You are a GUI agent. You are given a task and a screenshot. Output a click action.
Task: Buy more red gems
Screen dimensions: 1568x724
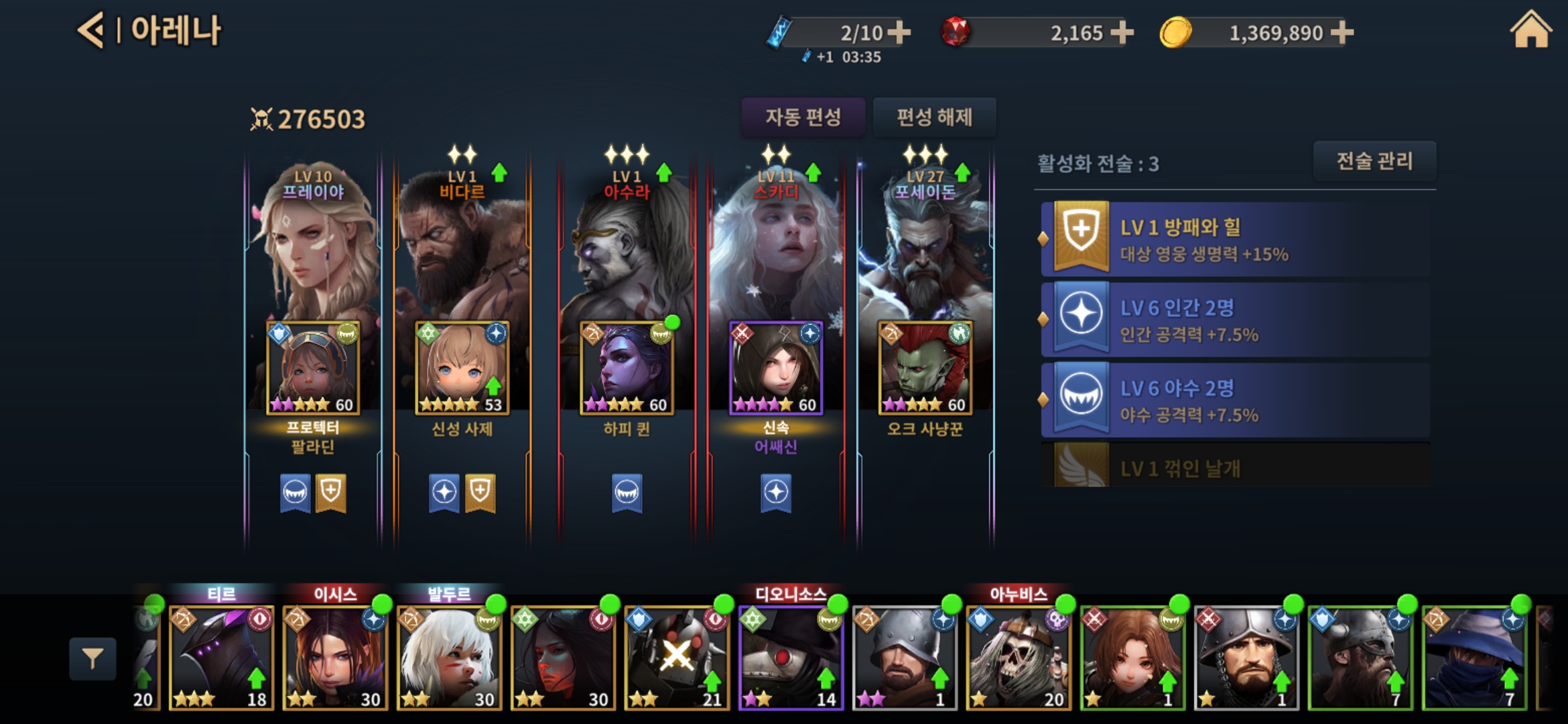pyautogui.click(x=1122, y=32)
